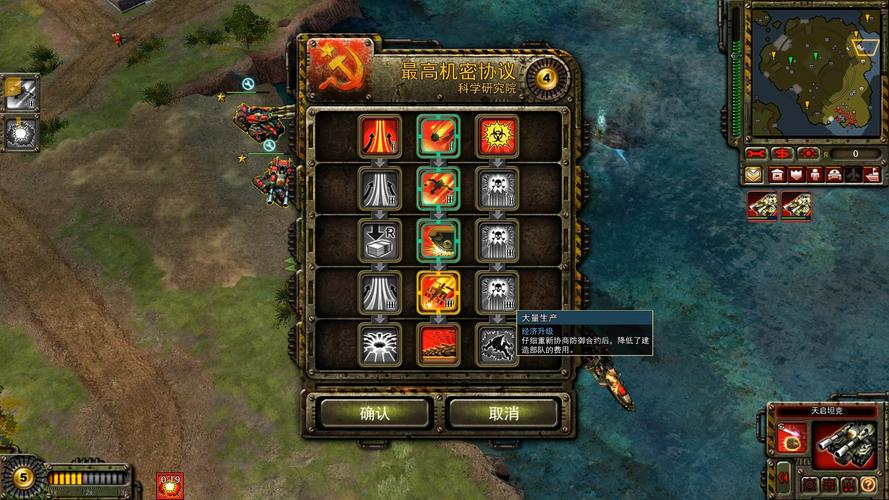Screen dimensions: 889x500
Task: Select the grey crate drop protocol icon
Action: click(x=380, y=239)
